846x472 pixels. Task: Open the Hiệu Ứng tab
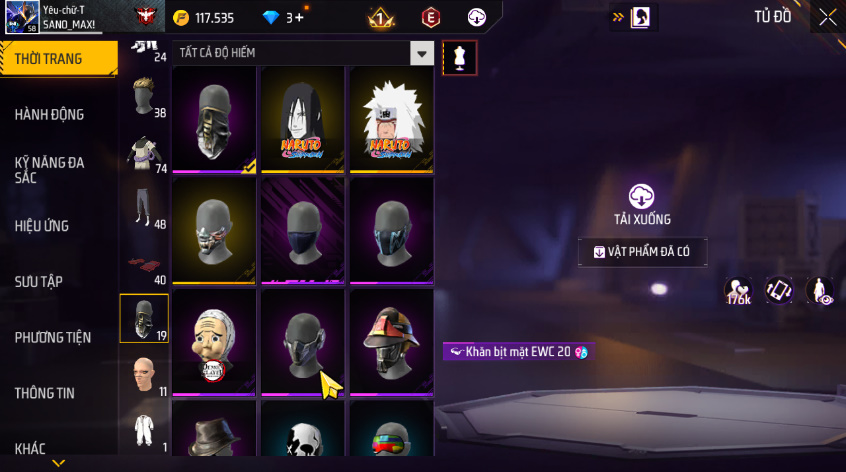coord(42,226)
